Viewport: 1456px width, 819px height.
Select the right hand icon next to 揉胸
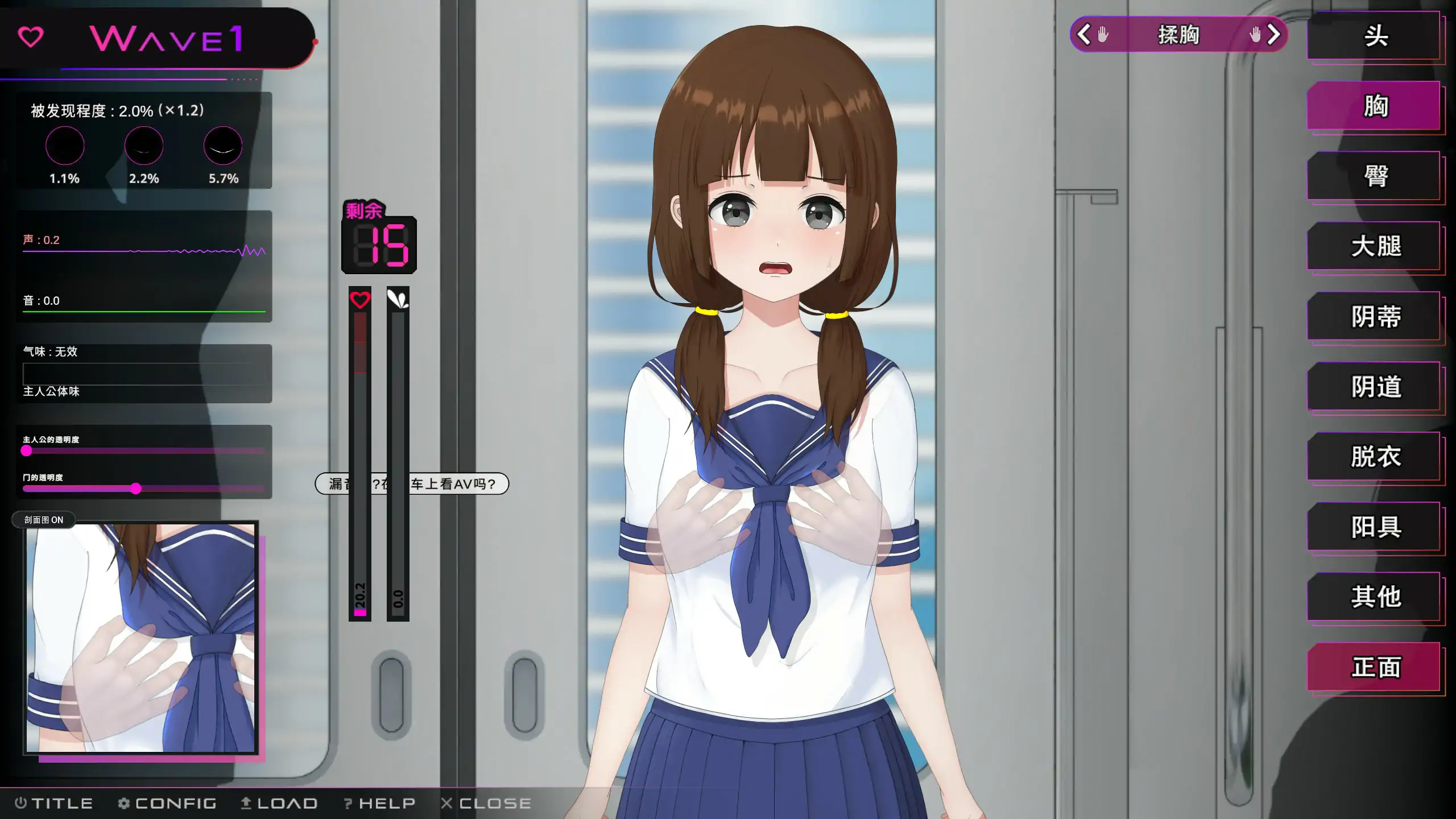[x=1256, y=35]
